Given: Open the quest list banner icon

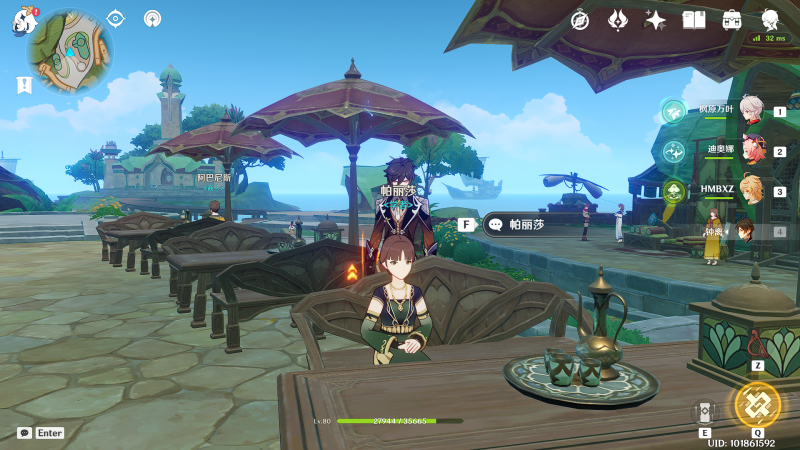Looking at the screenshot, I should click(24, 86).
